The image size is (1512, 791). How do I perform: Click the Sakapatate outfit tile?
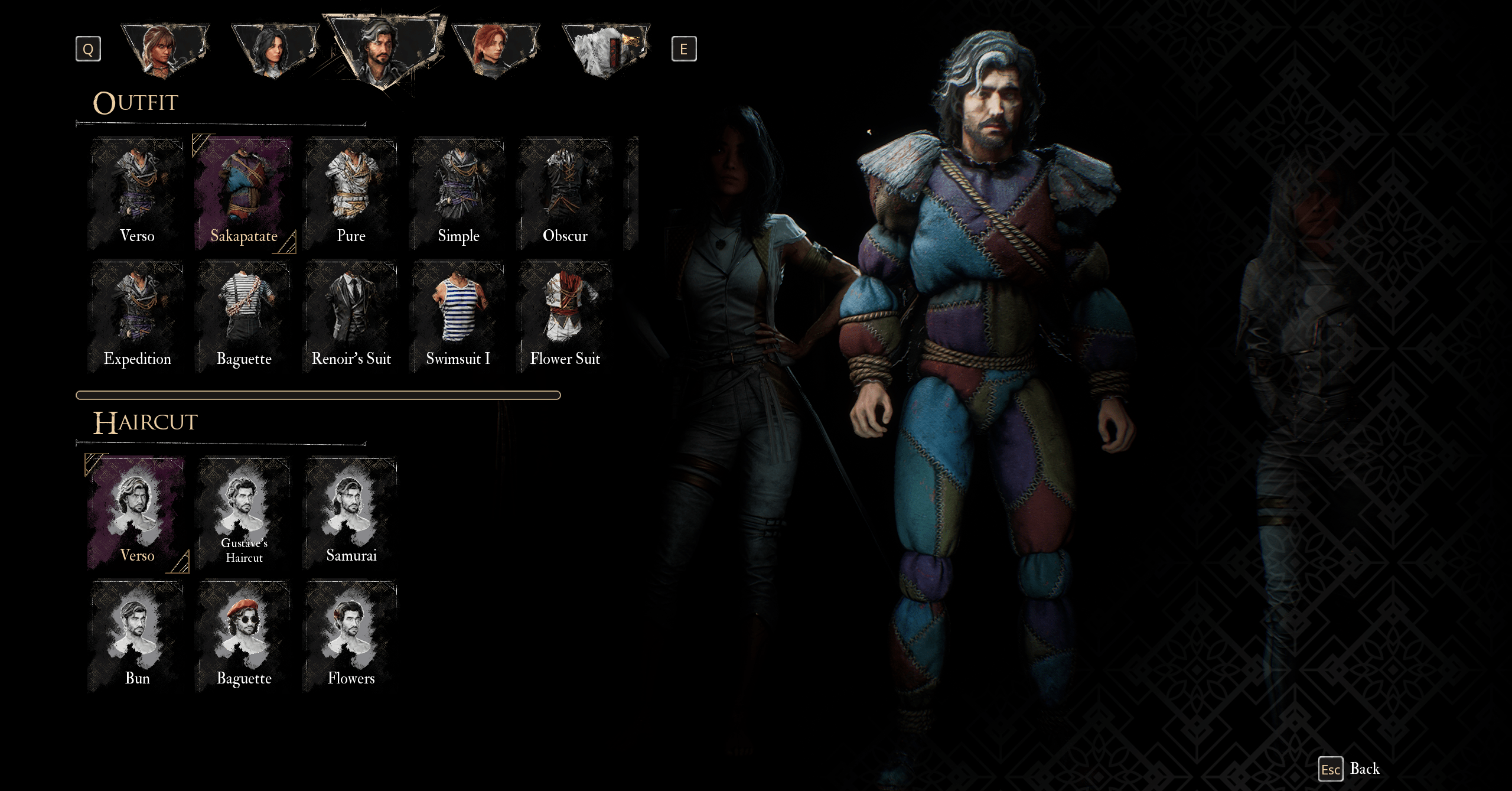pos(244,193)
